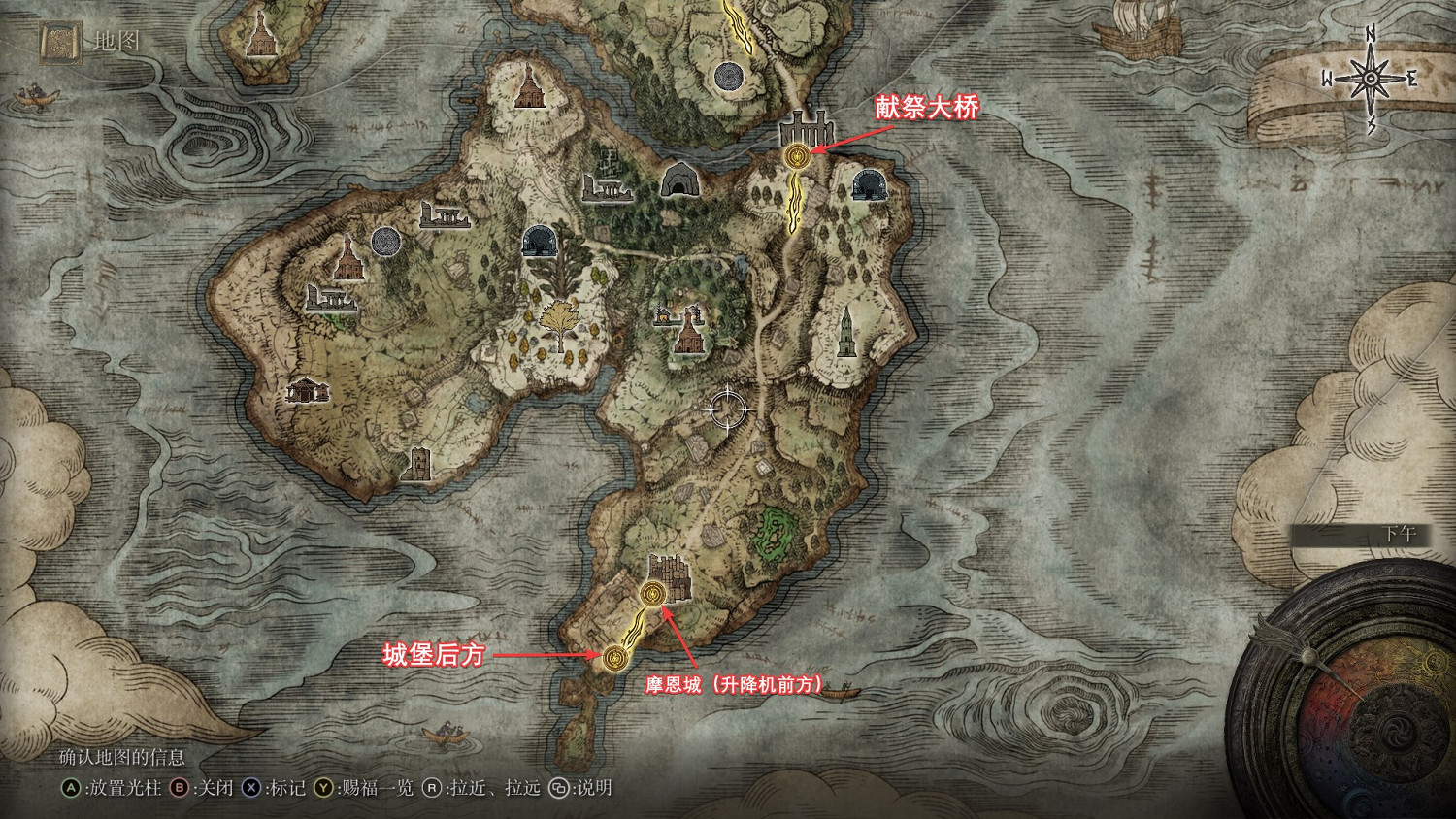Click the crosshair map cursor

[726, 409]
